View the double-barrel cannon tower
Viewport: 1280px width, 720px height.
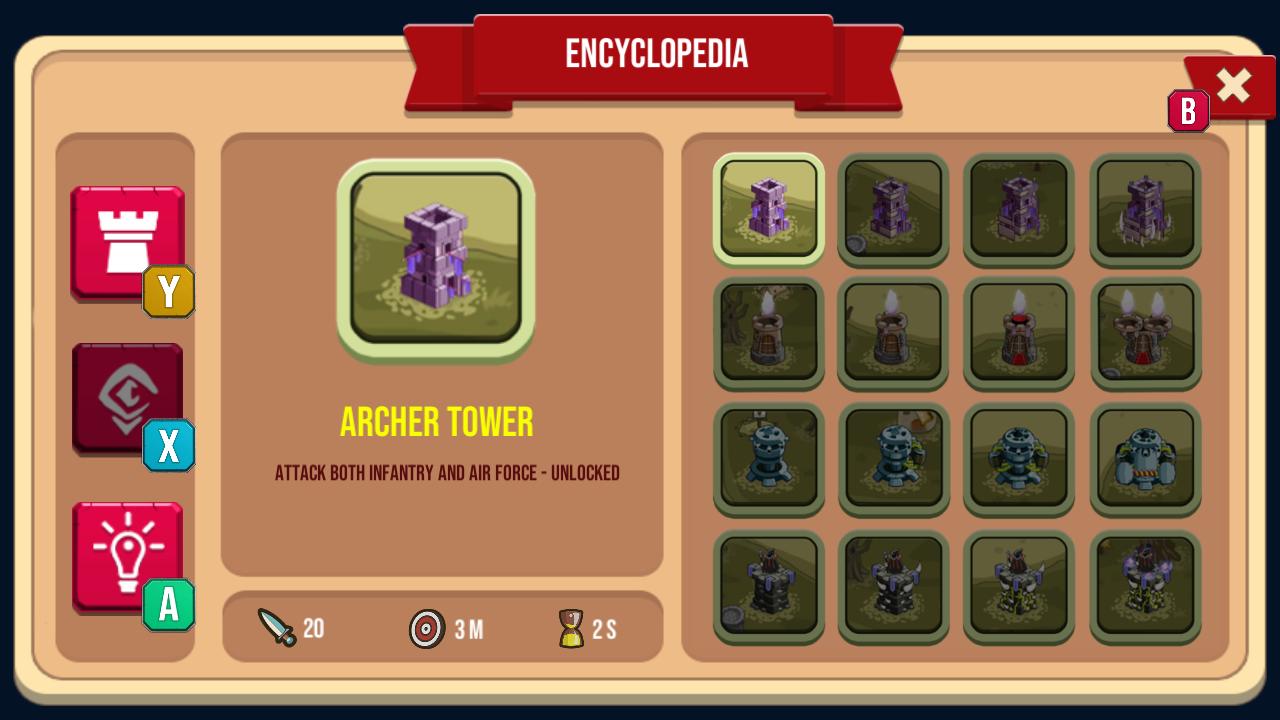tap(1145, 335)
